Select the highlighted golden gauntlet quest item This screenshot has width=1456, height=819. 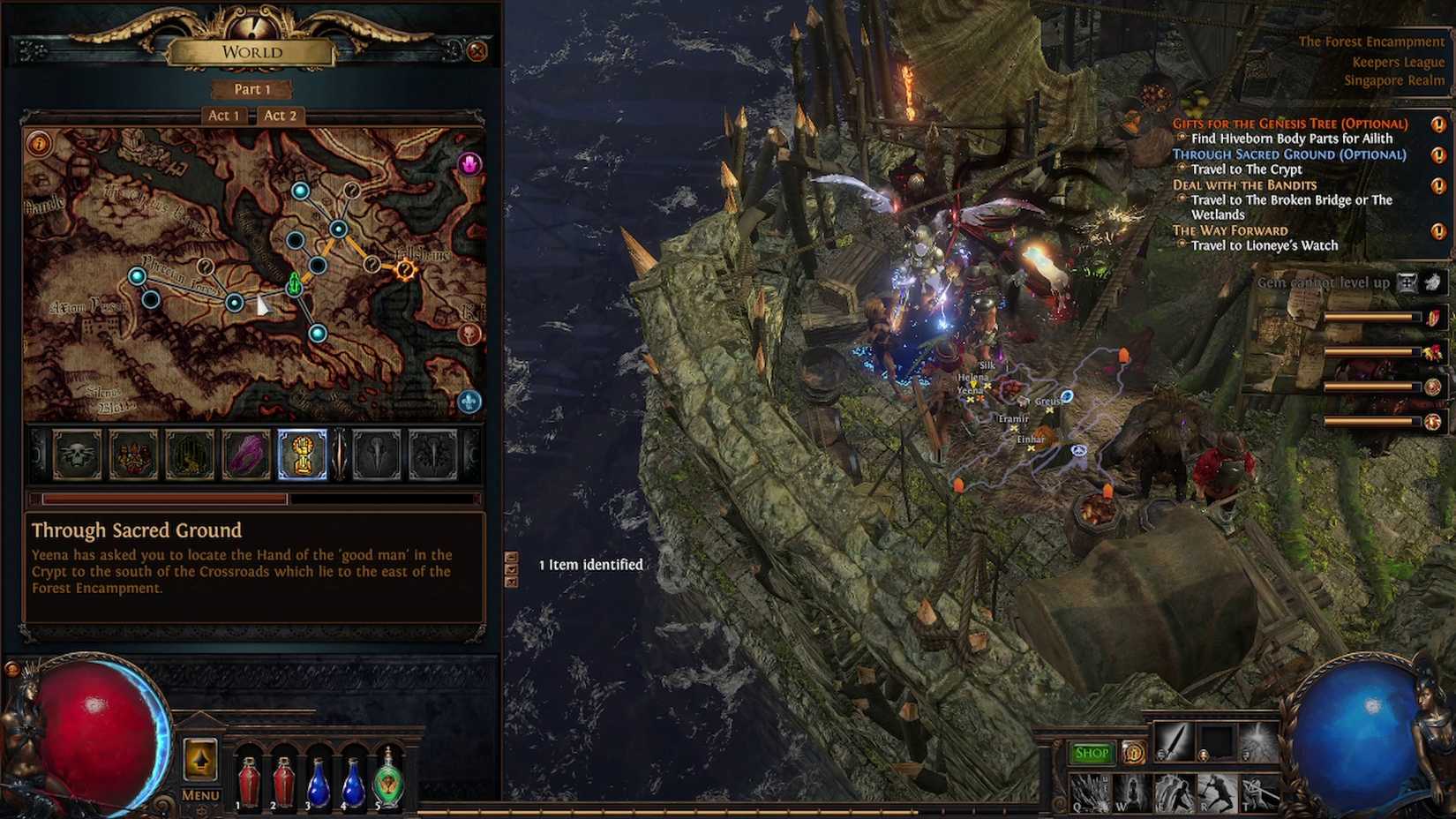coord(304,454)
